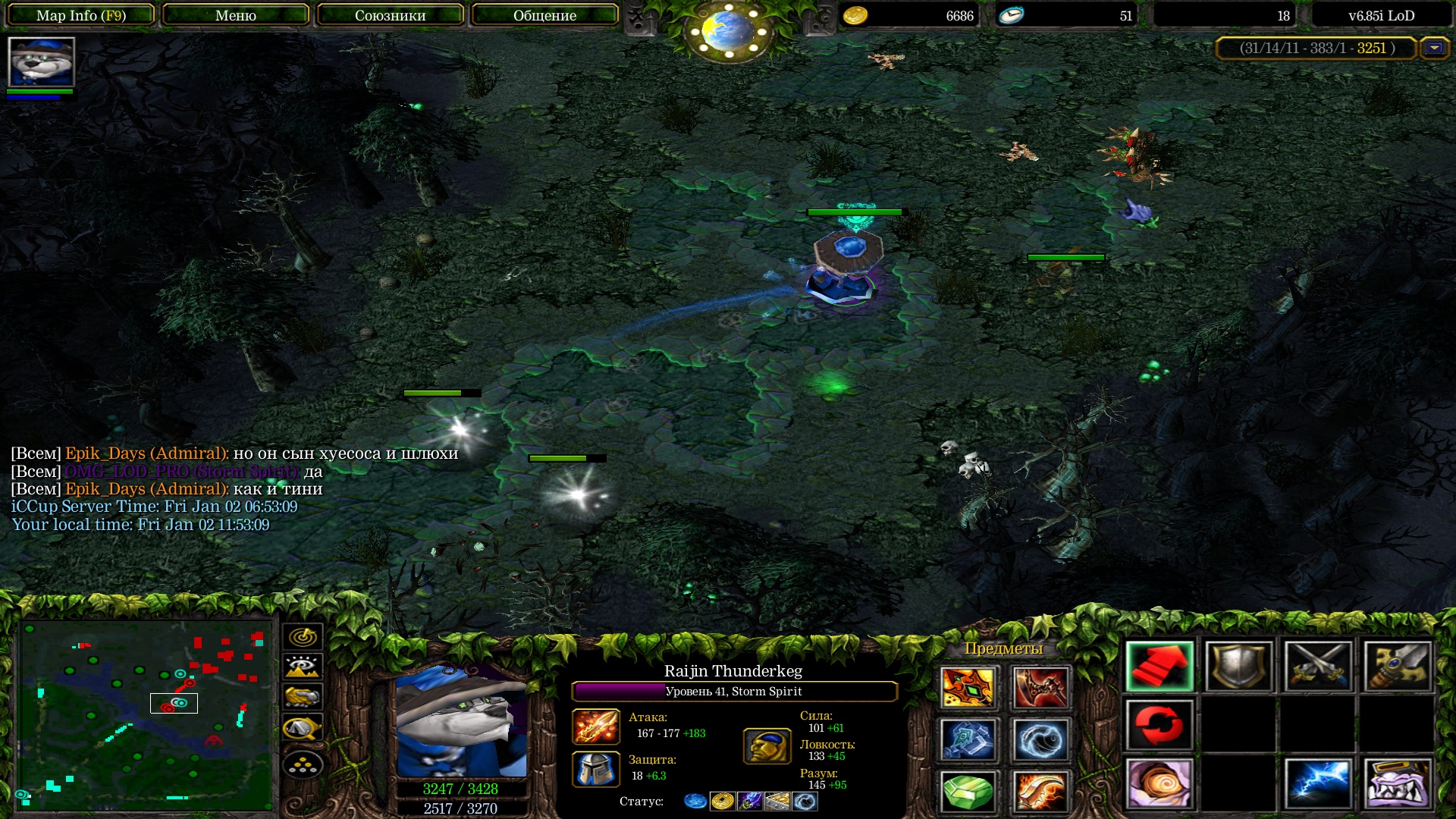This screenshot has width=1456, height=819.
Task: Open the Союзники allies menu
Action: coord(390,15)
